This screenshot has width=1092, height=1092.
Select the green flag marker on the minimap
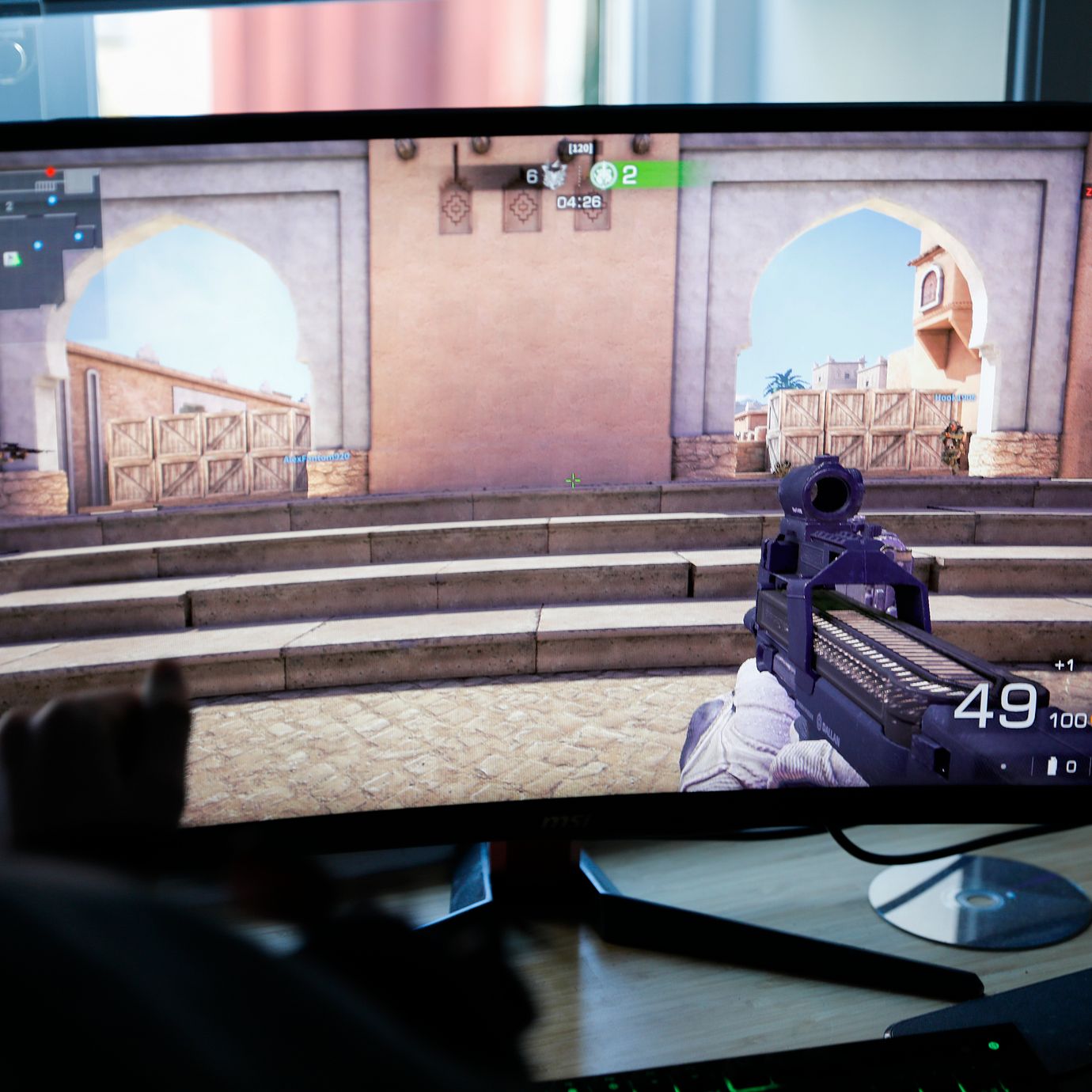[12, 259]
